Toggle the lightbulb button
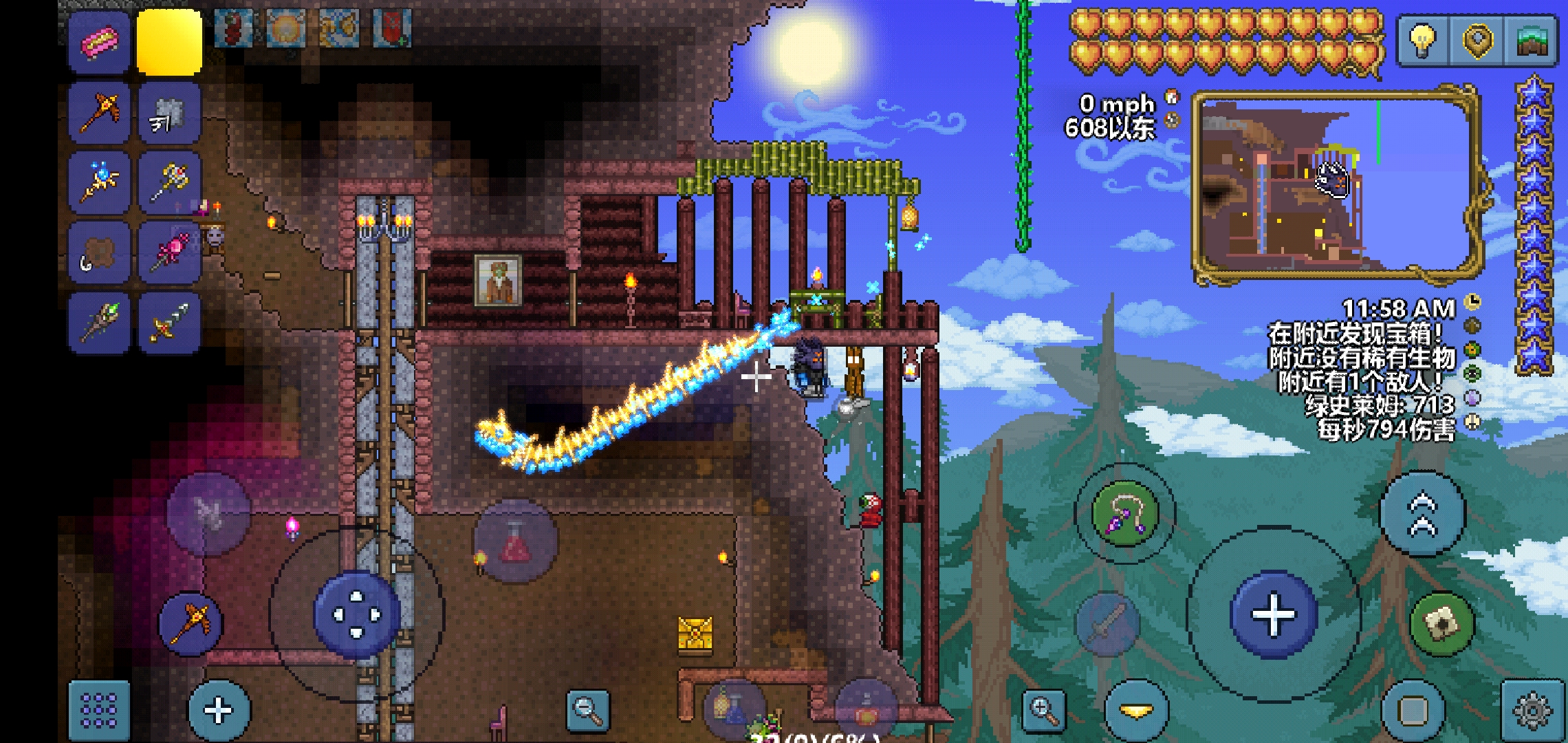 click(x=1422, y=40)
